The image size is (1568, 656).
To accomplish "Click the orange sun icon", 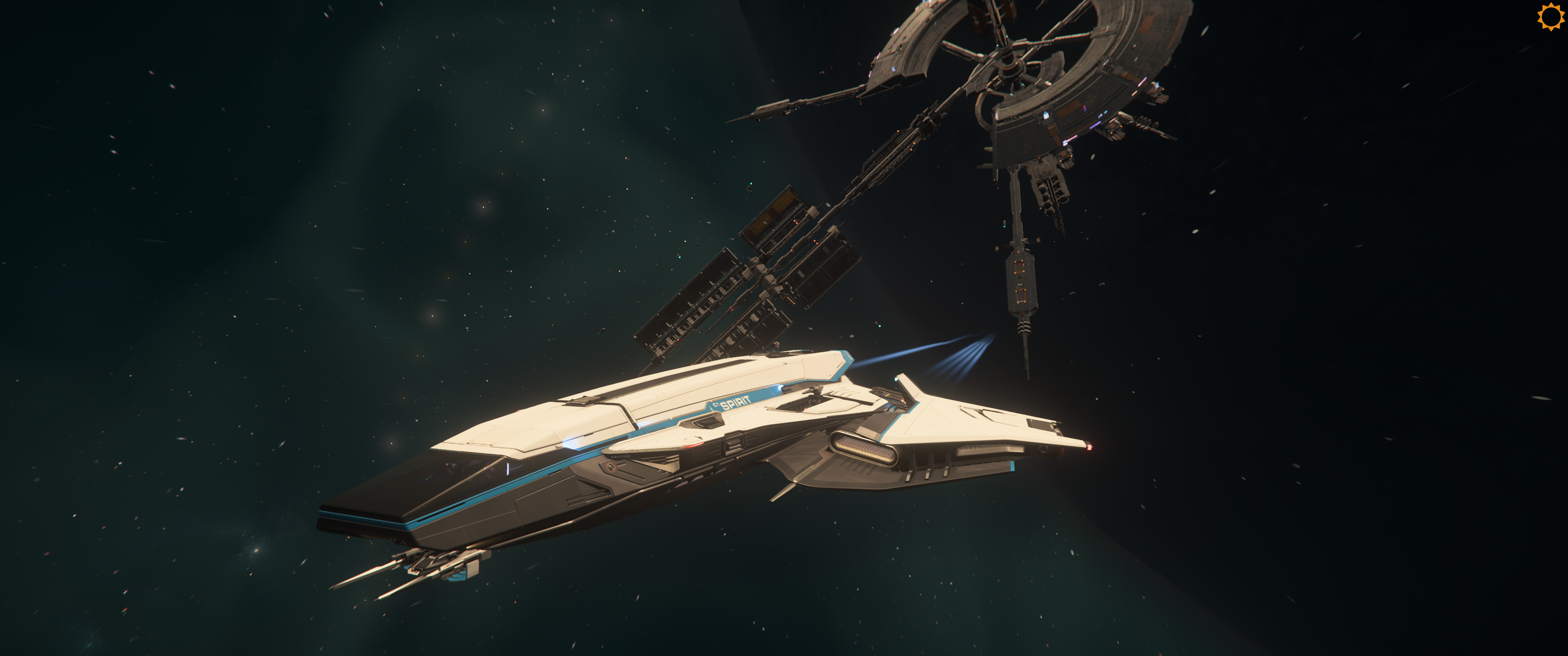I will 1550,16.
